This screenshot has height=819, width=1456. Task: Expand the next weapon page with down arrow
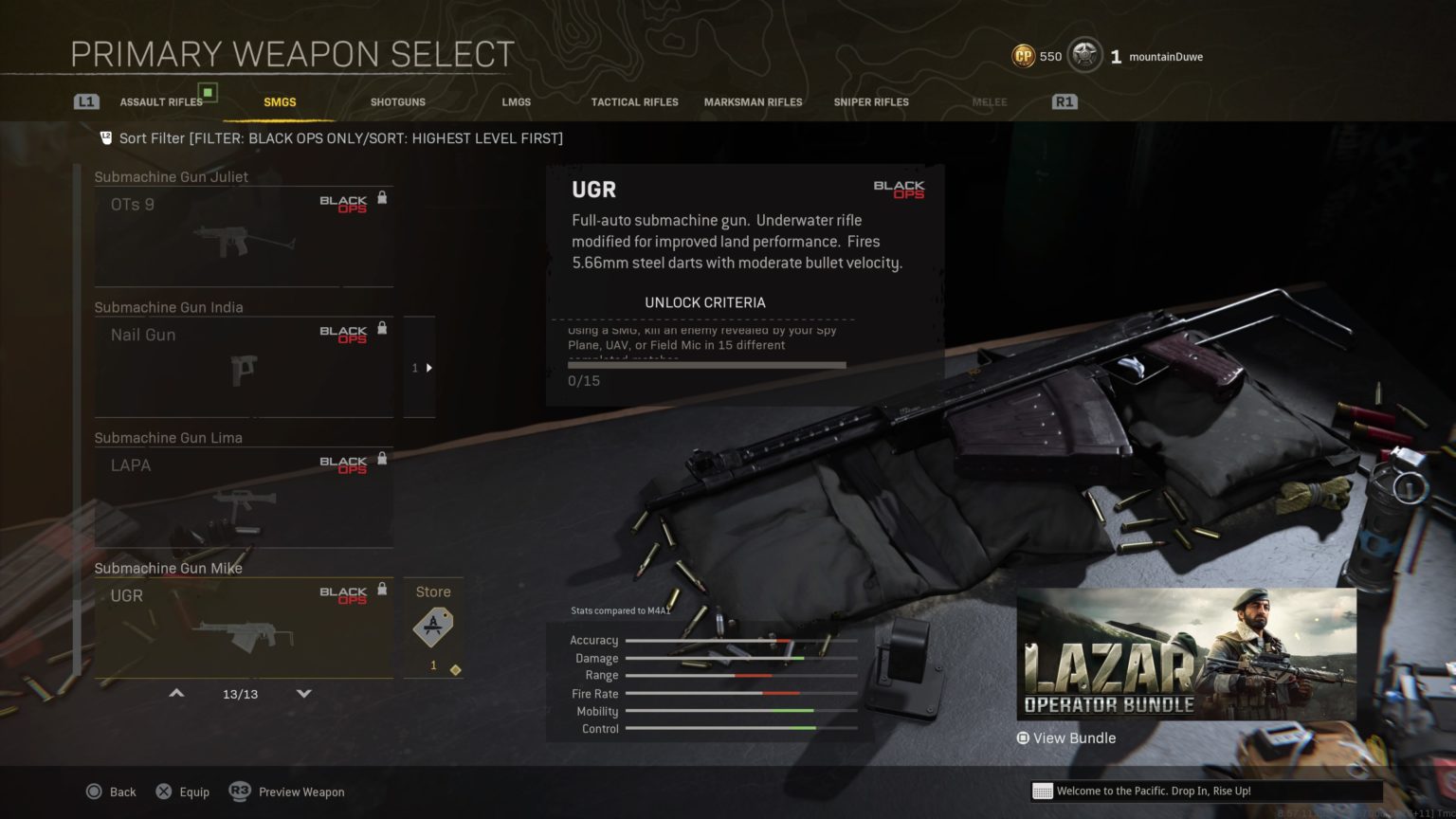pos(303,693)
